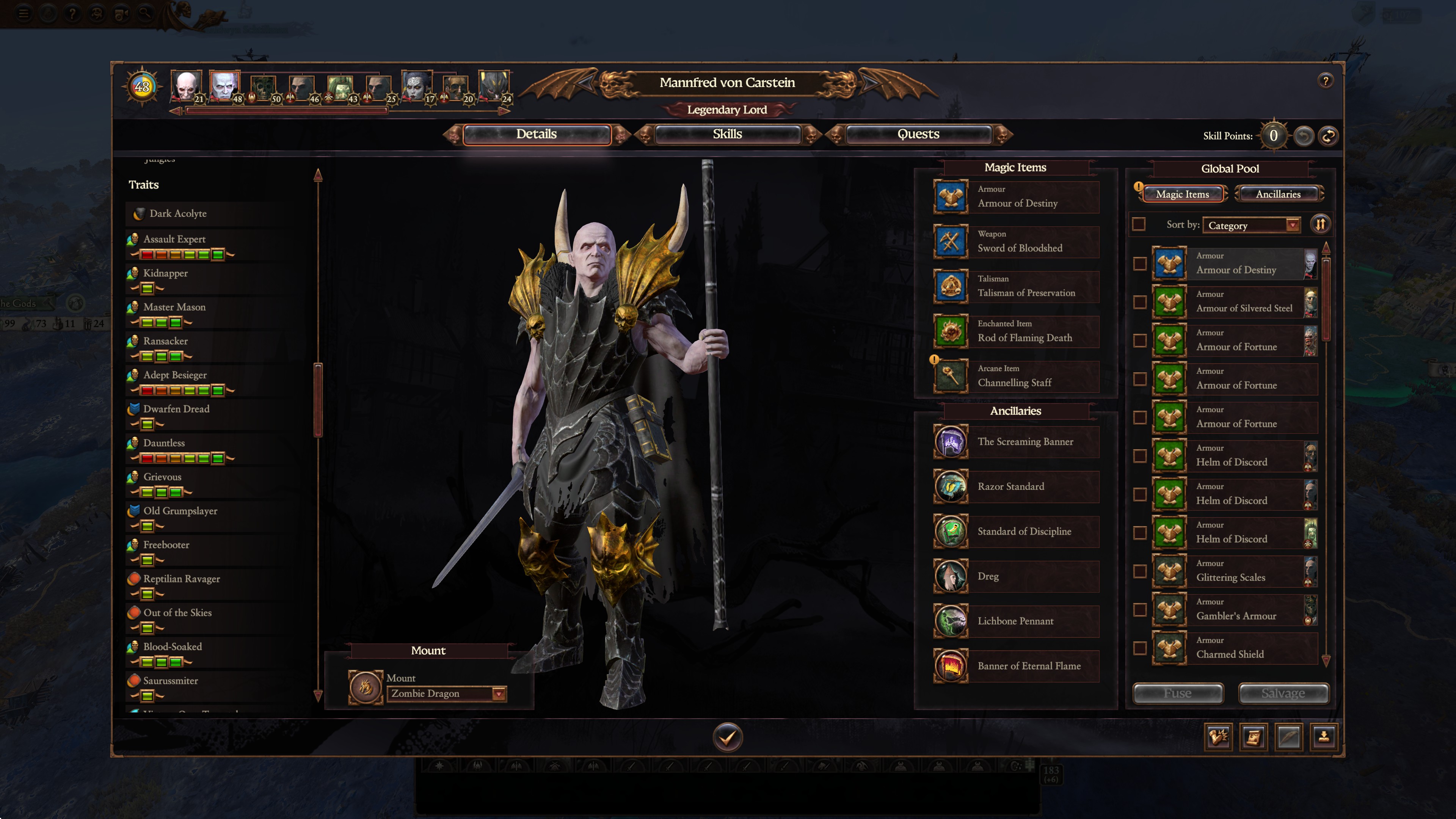The width and height of the screenshot is (1456, 819).
Task: Check the Armour of Silvered Steel checkbox
Action: [1141, 303]
